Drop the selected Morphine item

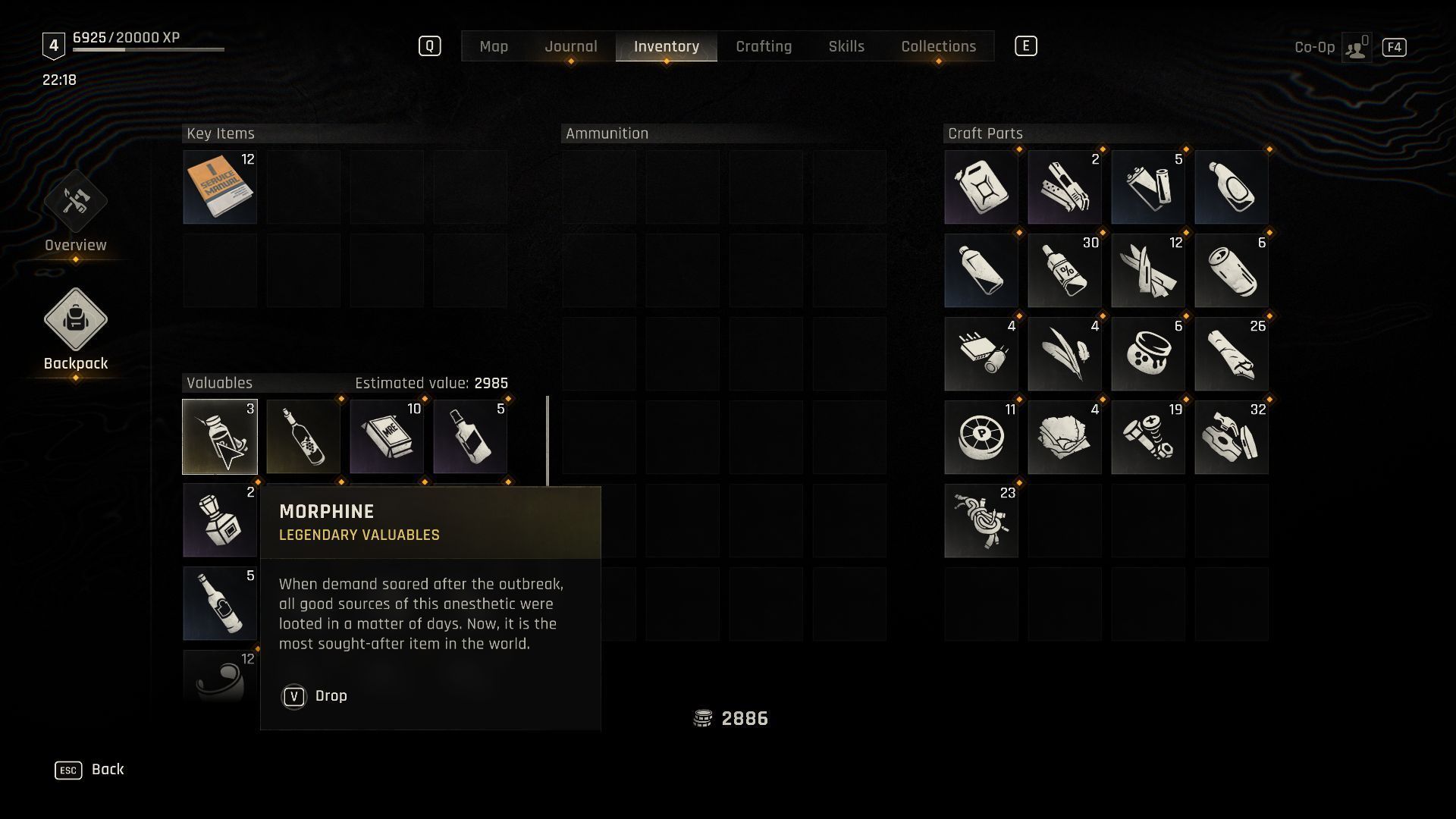(x=314, y=696)
